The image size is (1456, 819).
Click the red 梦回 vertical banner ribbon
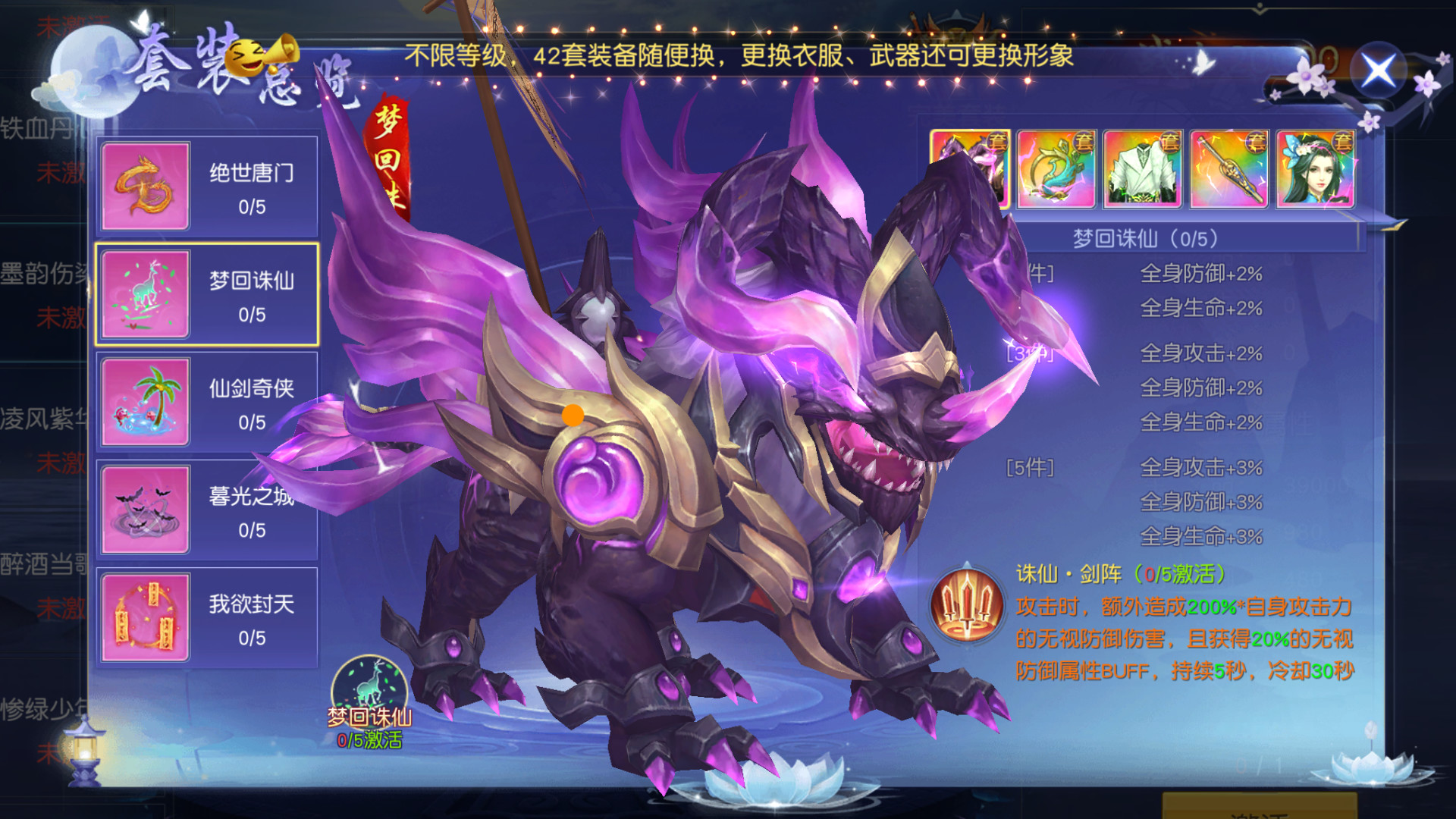coord(388,152)
